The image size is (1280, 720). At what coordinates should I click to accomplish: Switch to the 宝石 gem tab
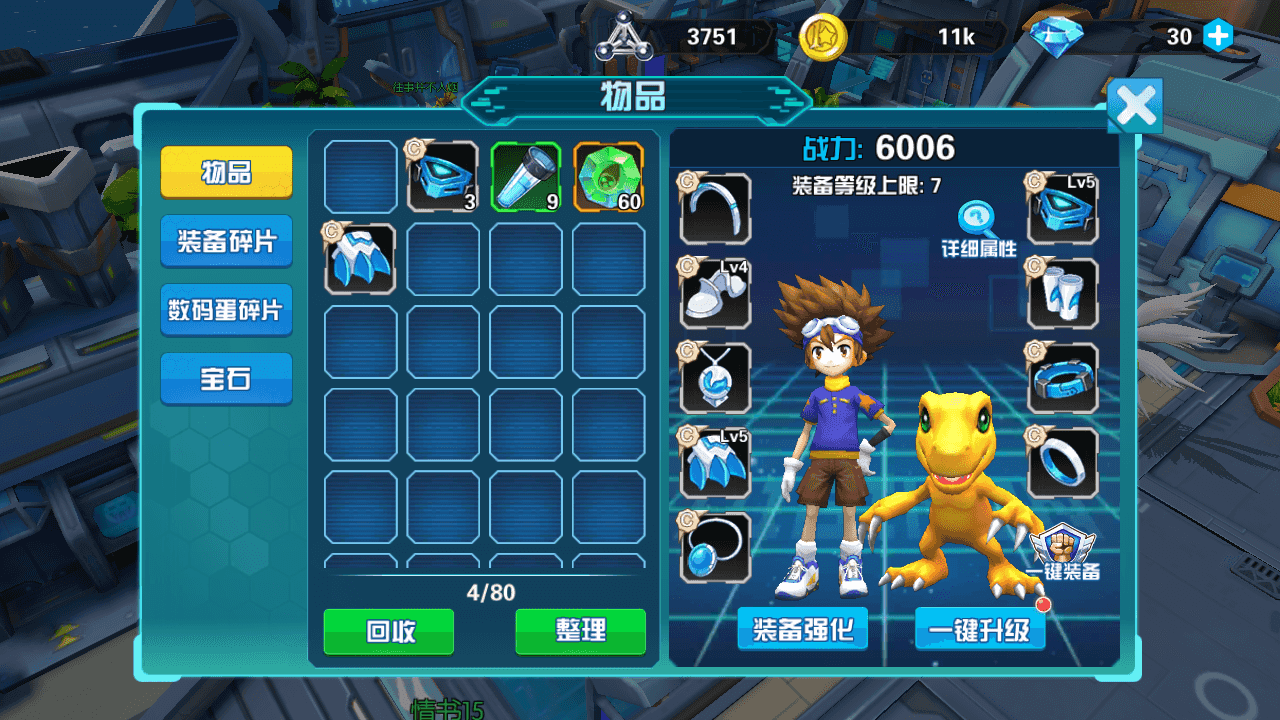pyautogui.click(x=226, y=378)
